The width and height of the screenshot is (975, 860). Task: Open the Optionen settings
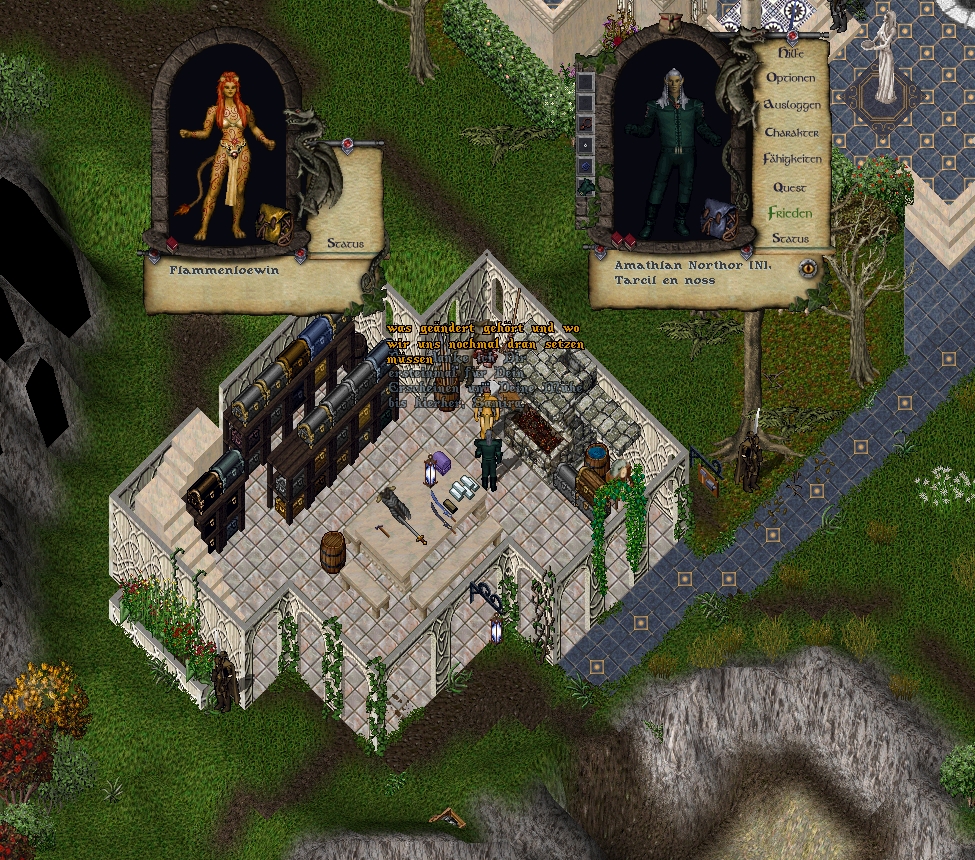pos(790,78)
